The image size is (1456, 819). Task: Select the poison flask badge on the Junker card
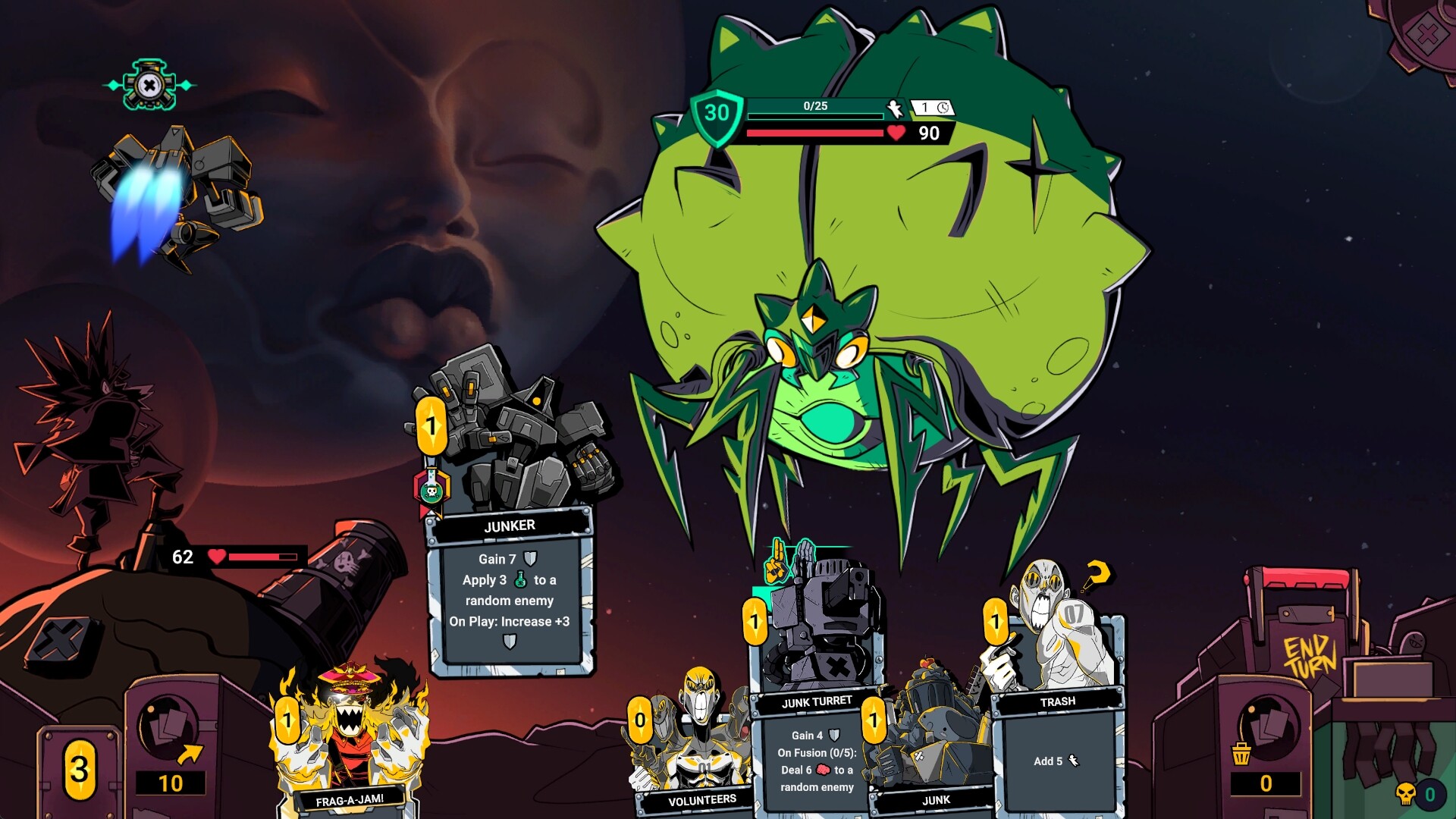pos(432,492)
